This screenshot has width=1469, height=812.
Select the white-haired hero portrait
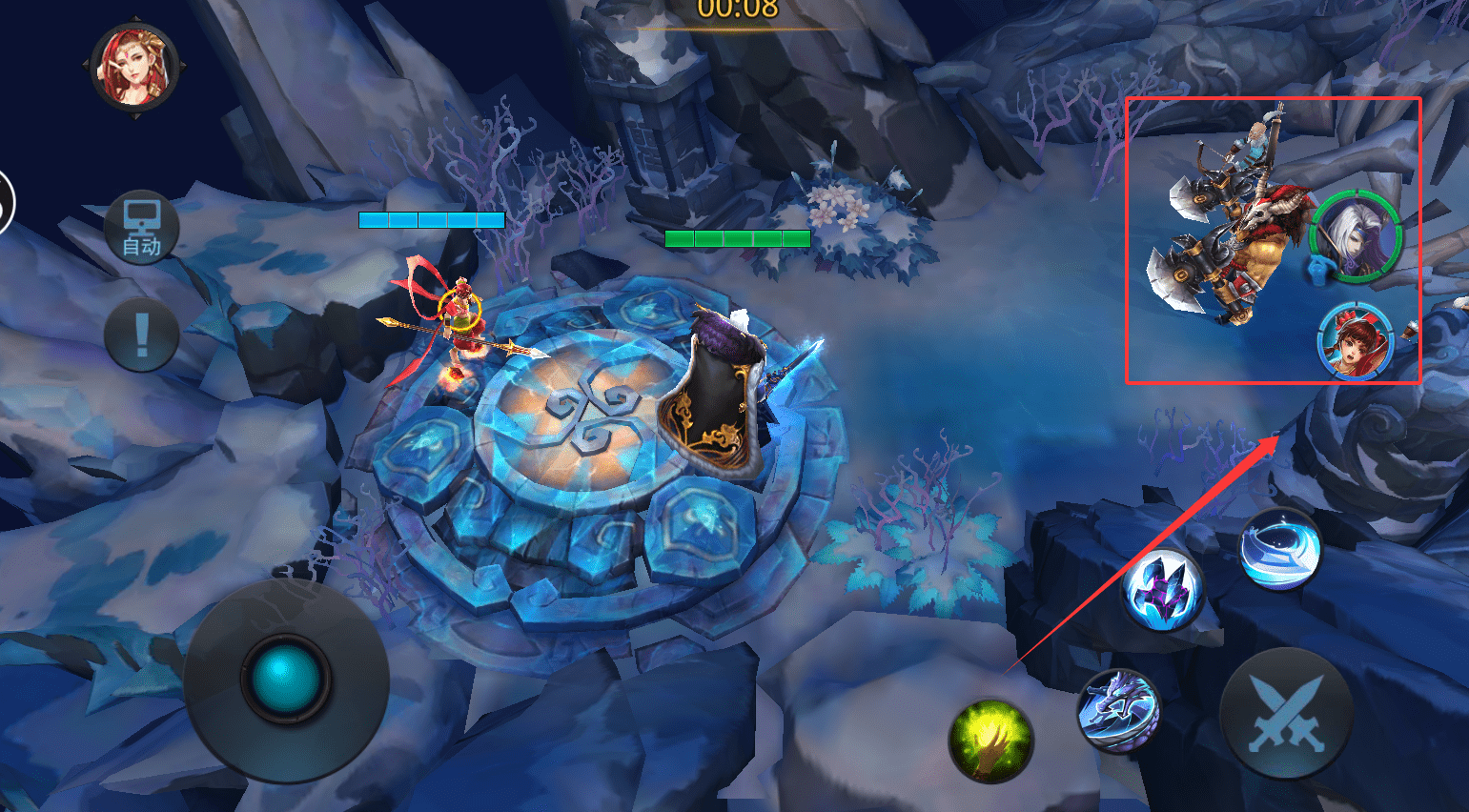pyautogui.click(x=1355, y=235)
